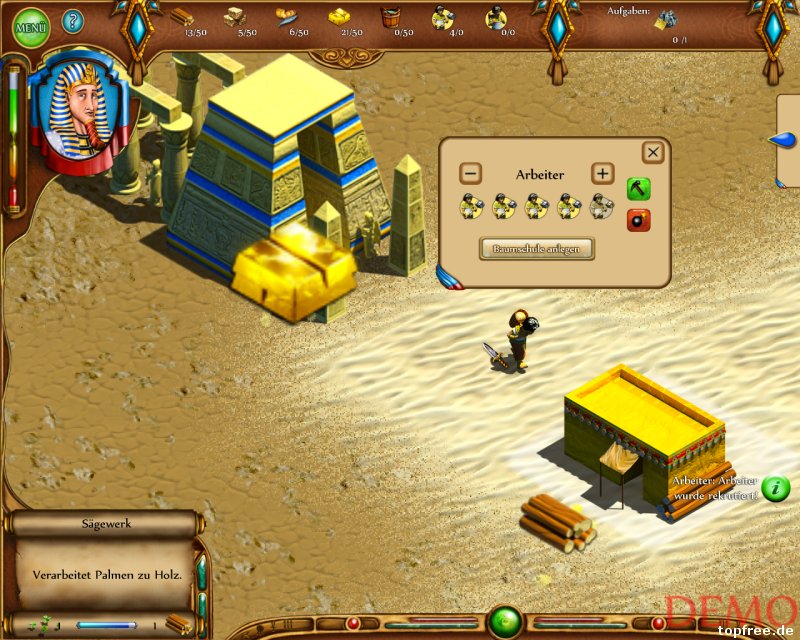Click the blue question mark help button
The height and width of the screenshot is (640, 800).
pos(73,21)
